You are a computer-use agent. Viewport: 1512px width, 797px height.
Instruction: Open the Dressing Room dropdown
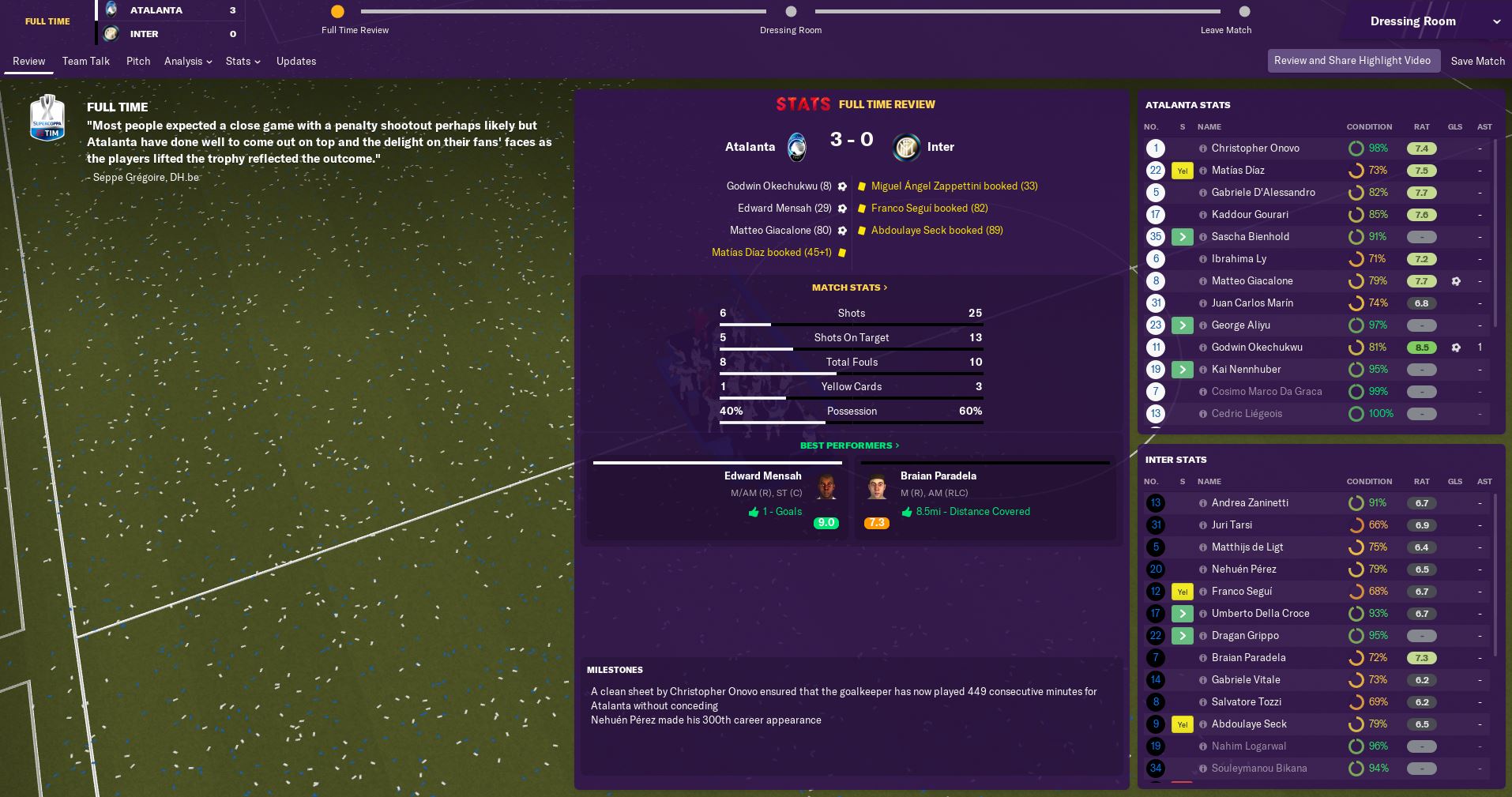[1413, 21]
